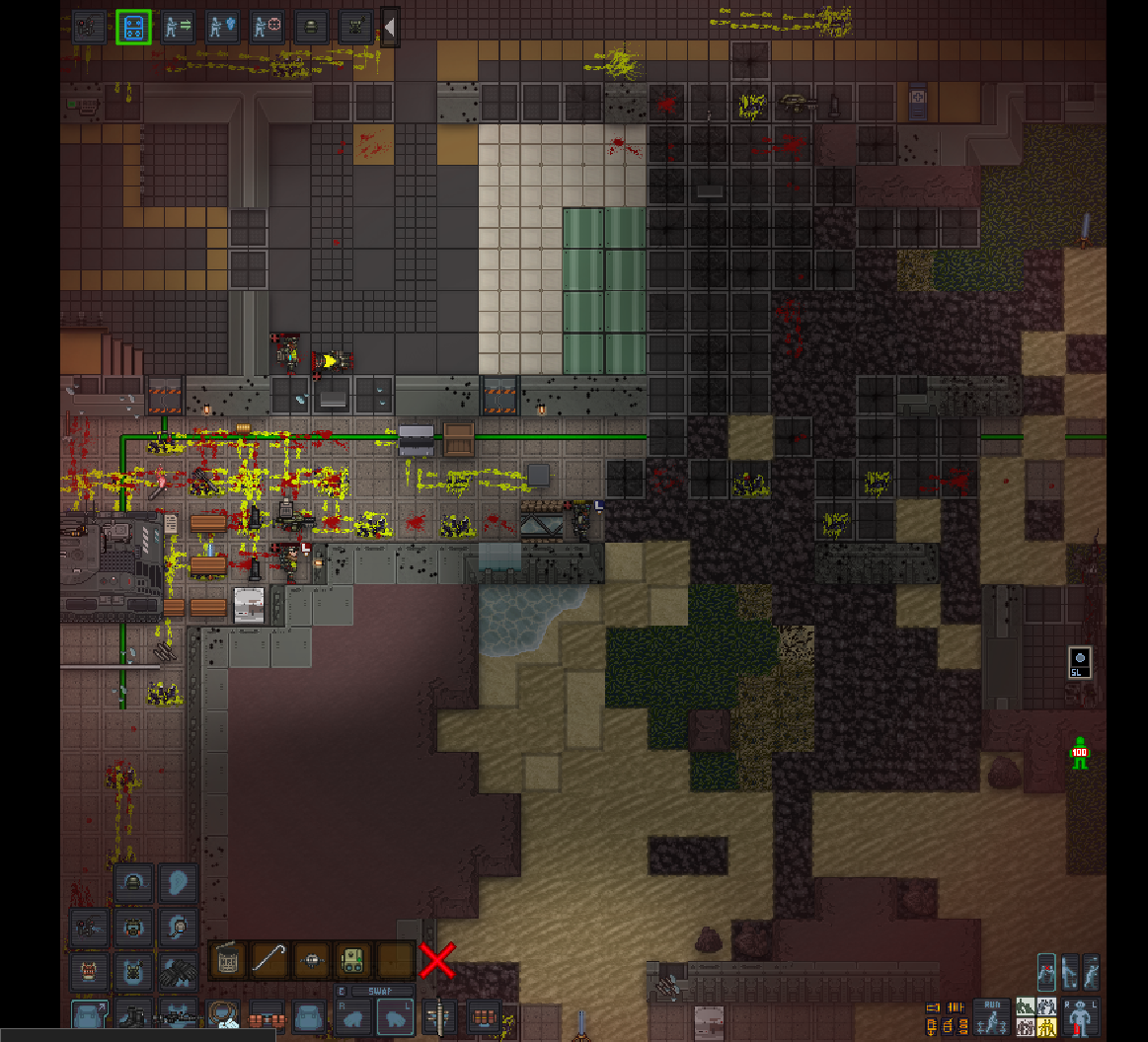Screen dimensions: 1148x1042
Task: Toggle the equipment panel with backpack button
Action: pos(90,1016)
